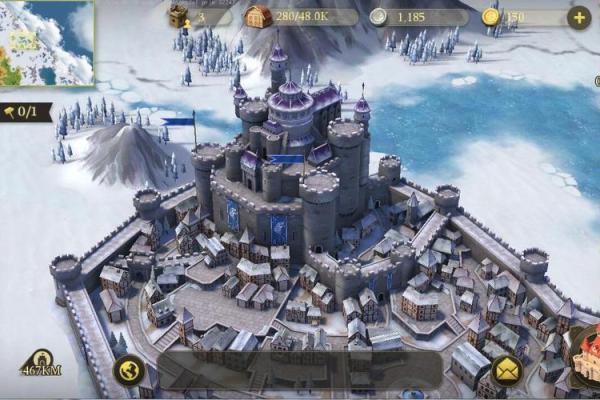600x400 pixels.
Task: Open the treasure chest storage 280/48.0K
Action: 300,17
